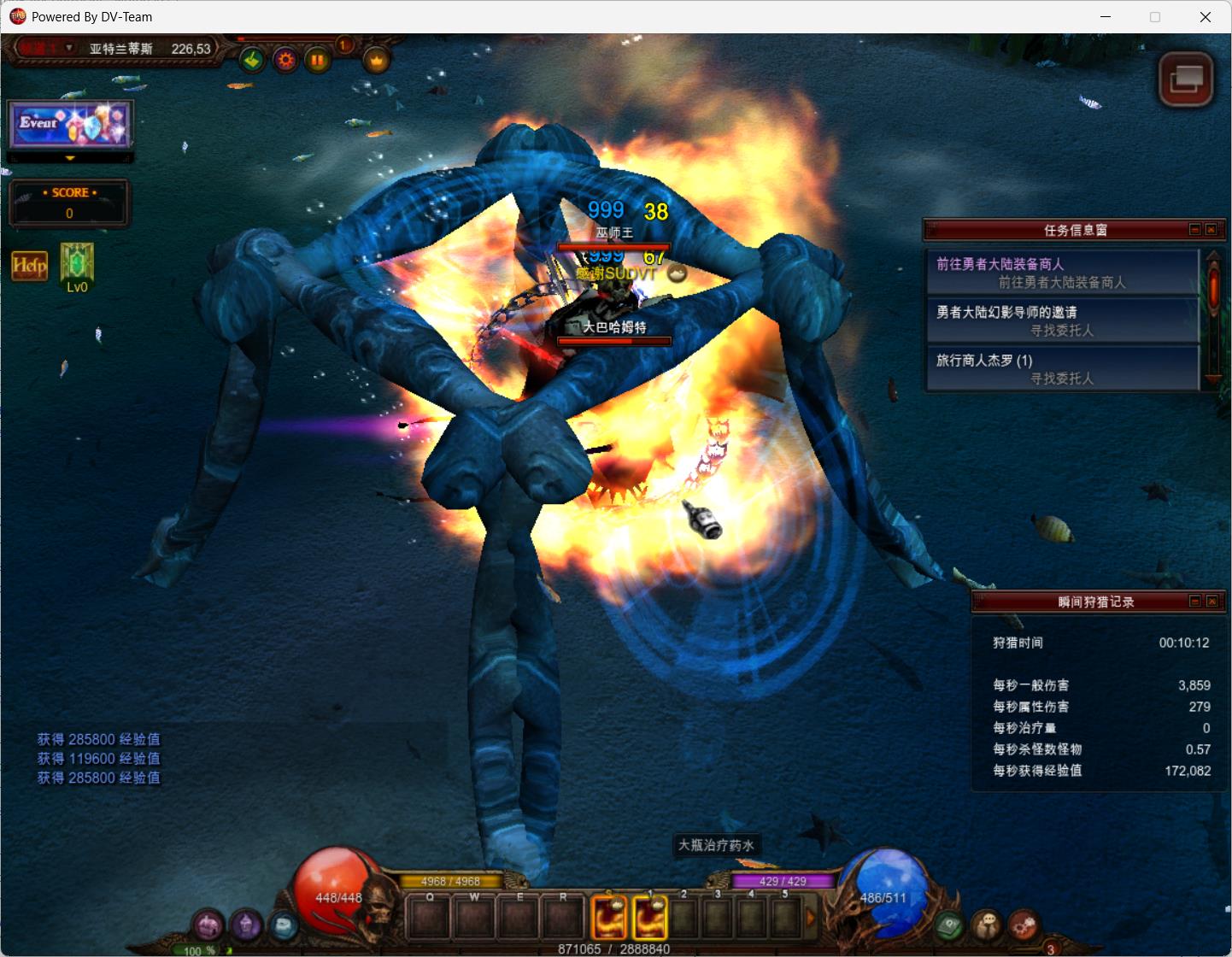Select quest 勇者大陆幻影导师的邀请

click(x=1063, y=320)
